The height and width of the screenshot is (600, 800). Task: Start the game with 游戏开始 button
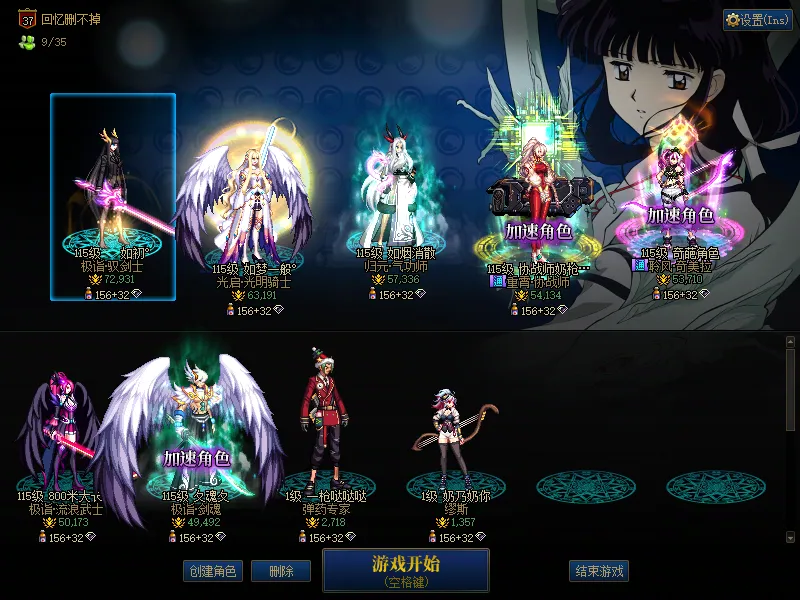point(405,570)
